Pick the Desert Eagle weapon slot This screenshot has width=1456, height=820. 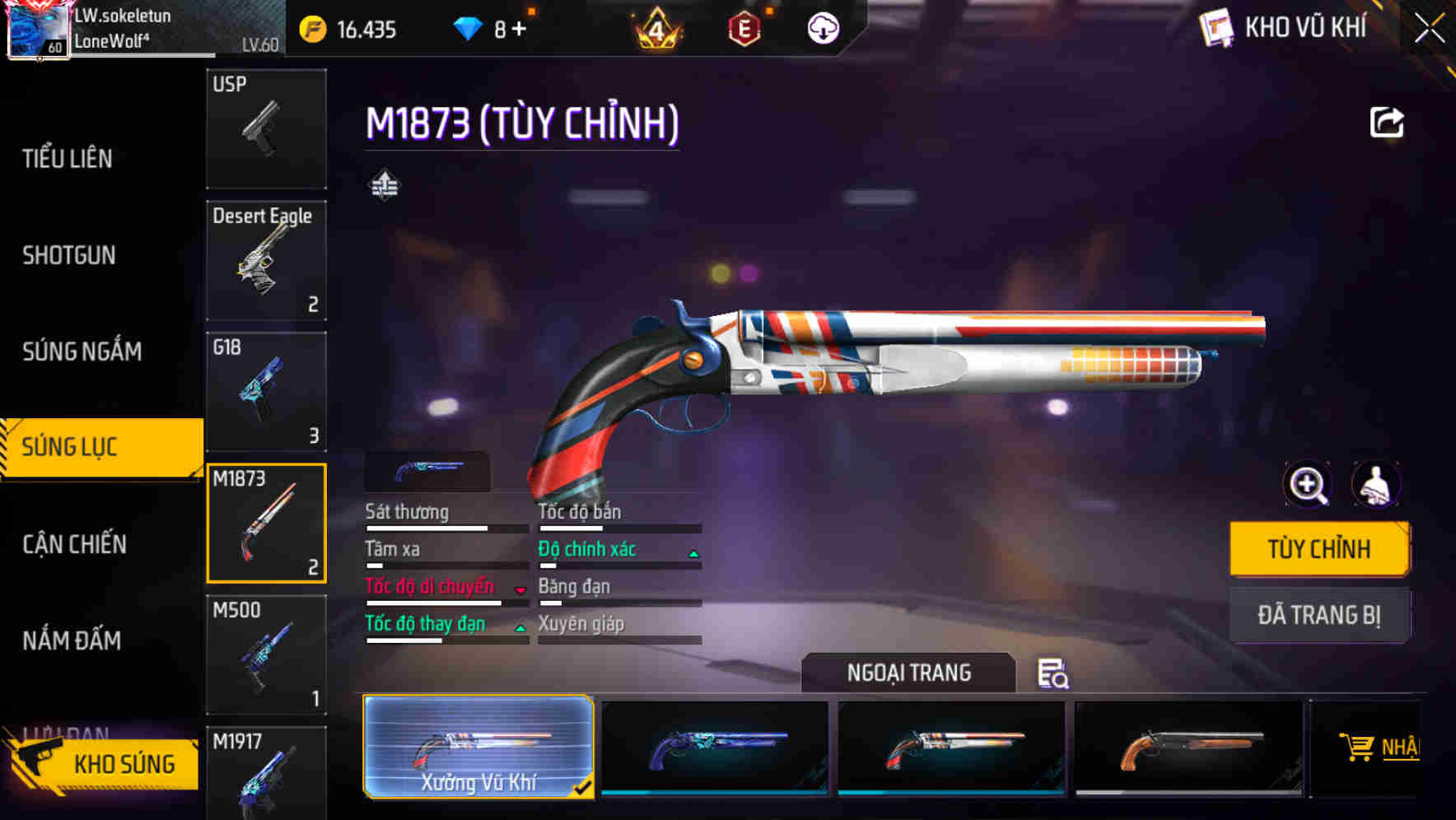266,260
